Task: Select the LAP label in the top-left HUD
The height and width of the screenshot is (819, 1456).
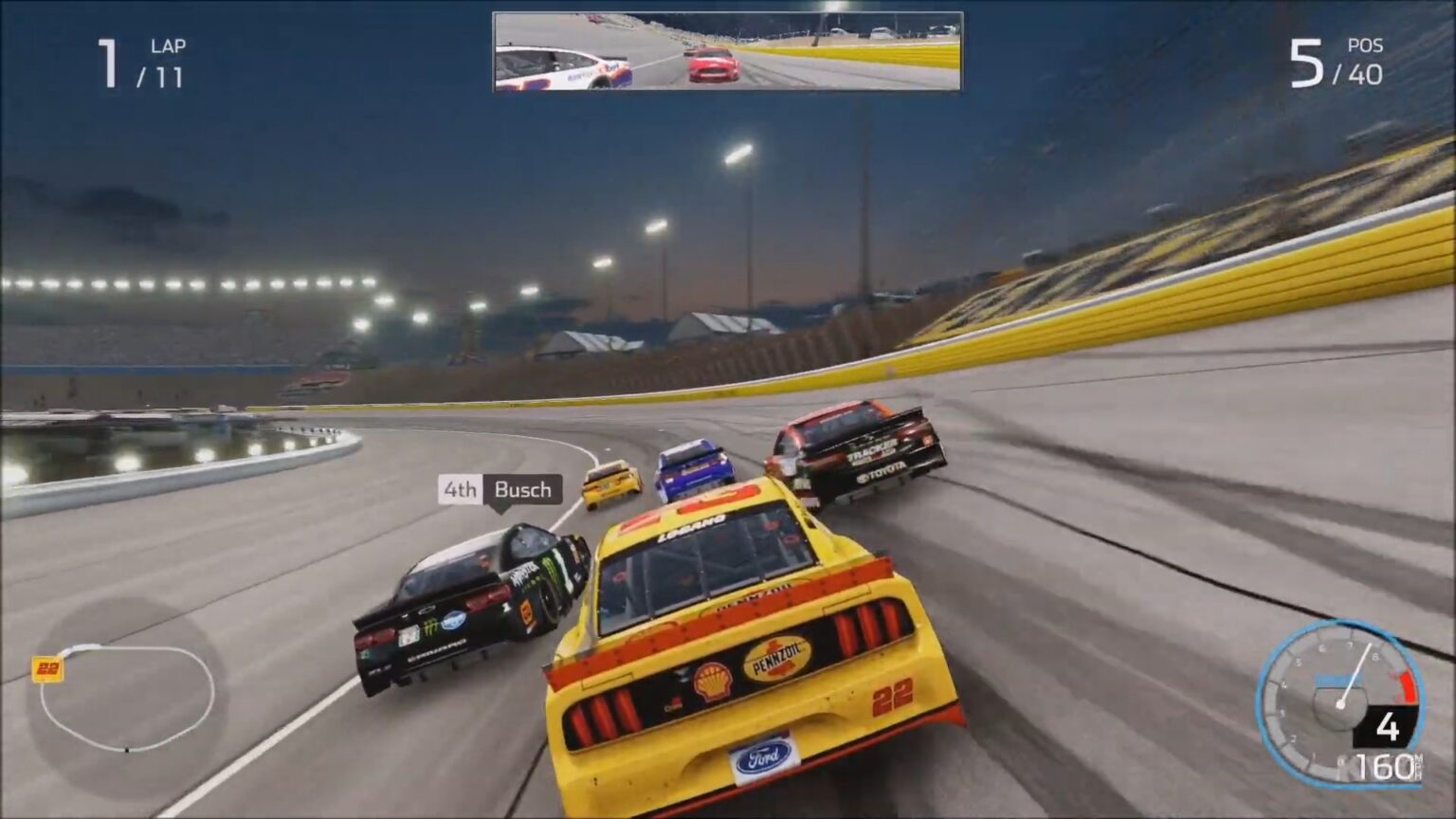Action: click(x=169, y=44)
